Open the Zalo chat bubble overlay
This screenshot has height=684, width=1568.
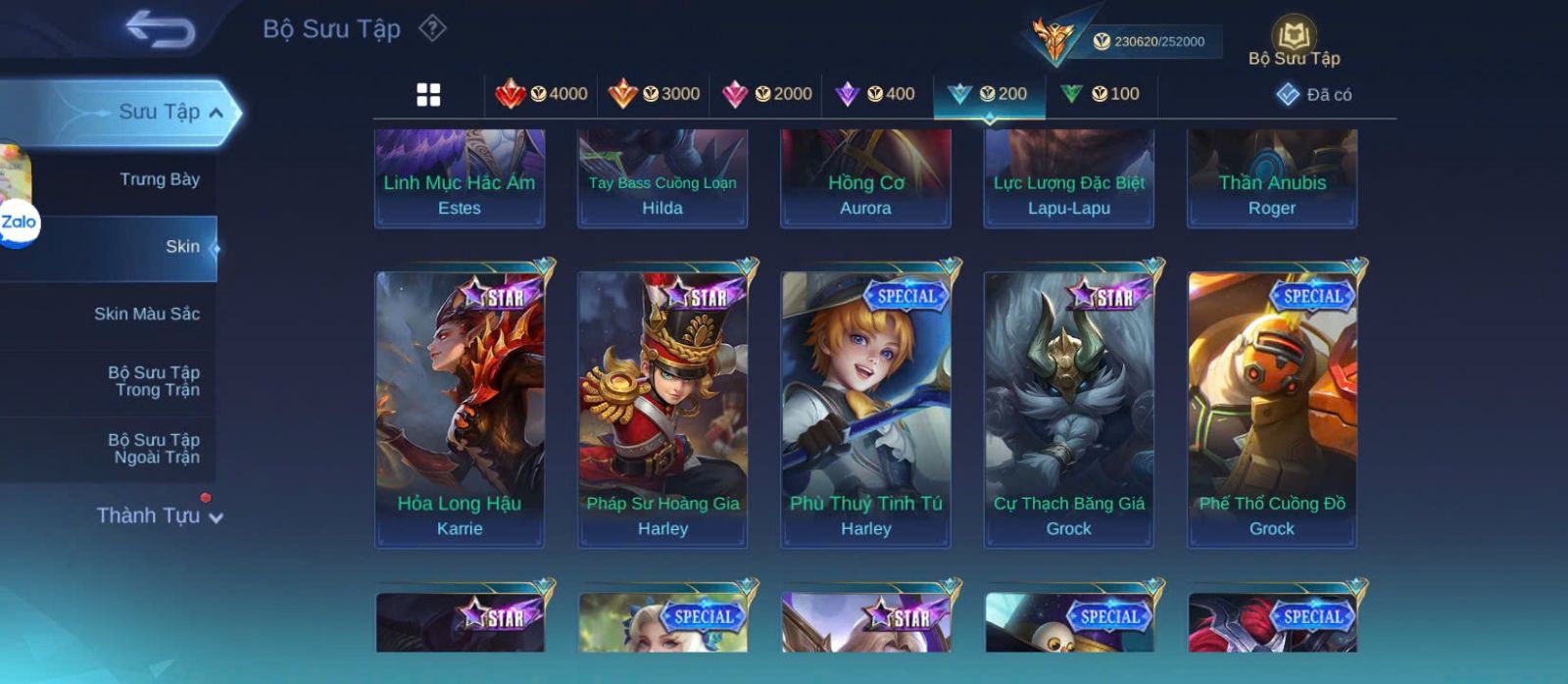[x=19, y=223]
